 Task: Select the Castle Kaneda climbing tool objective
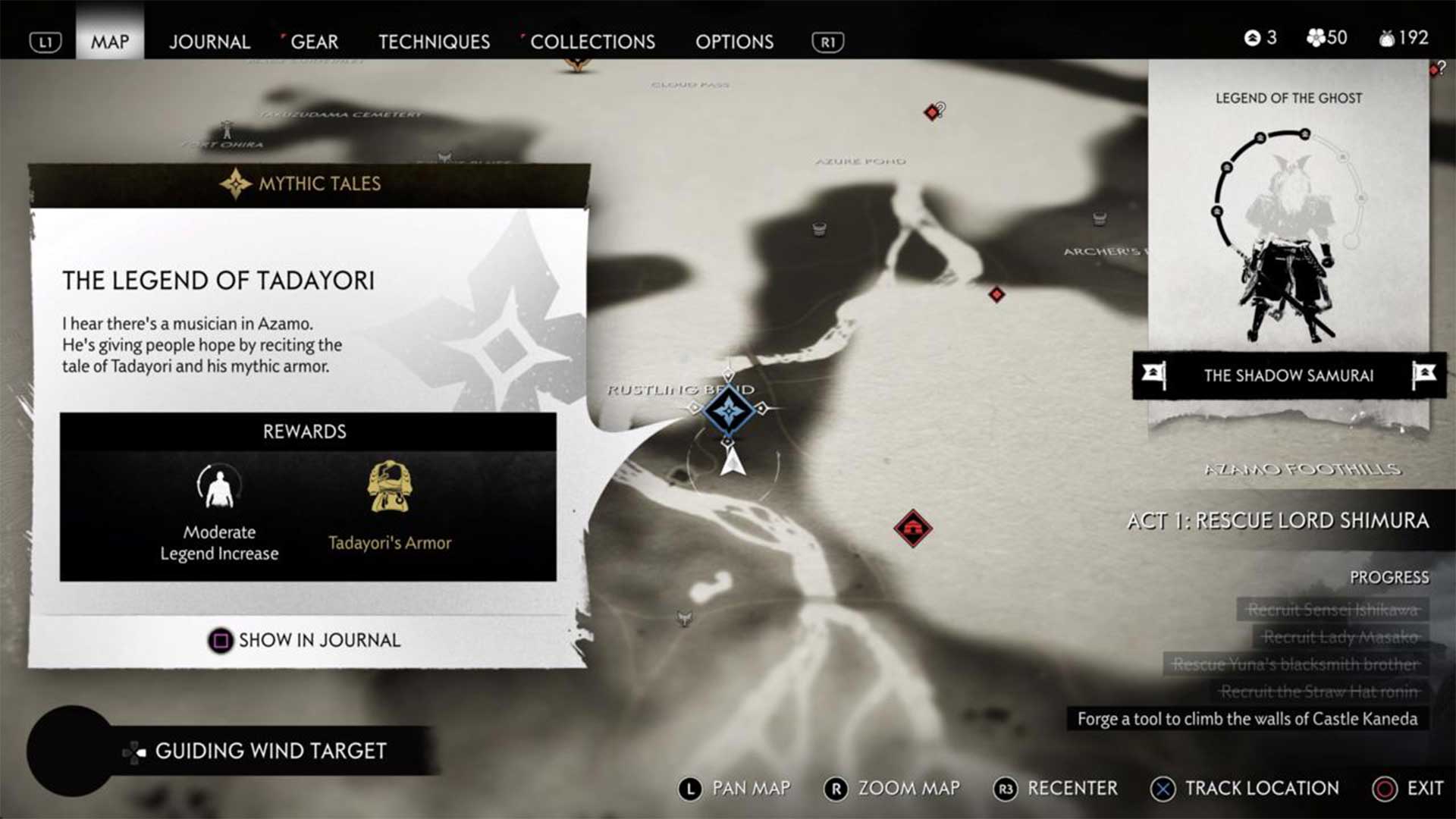pos(1247,719)
